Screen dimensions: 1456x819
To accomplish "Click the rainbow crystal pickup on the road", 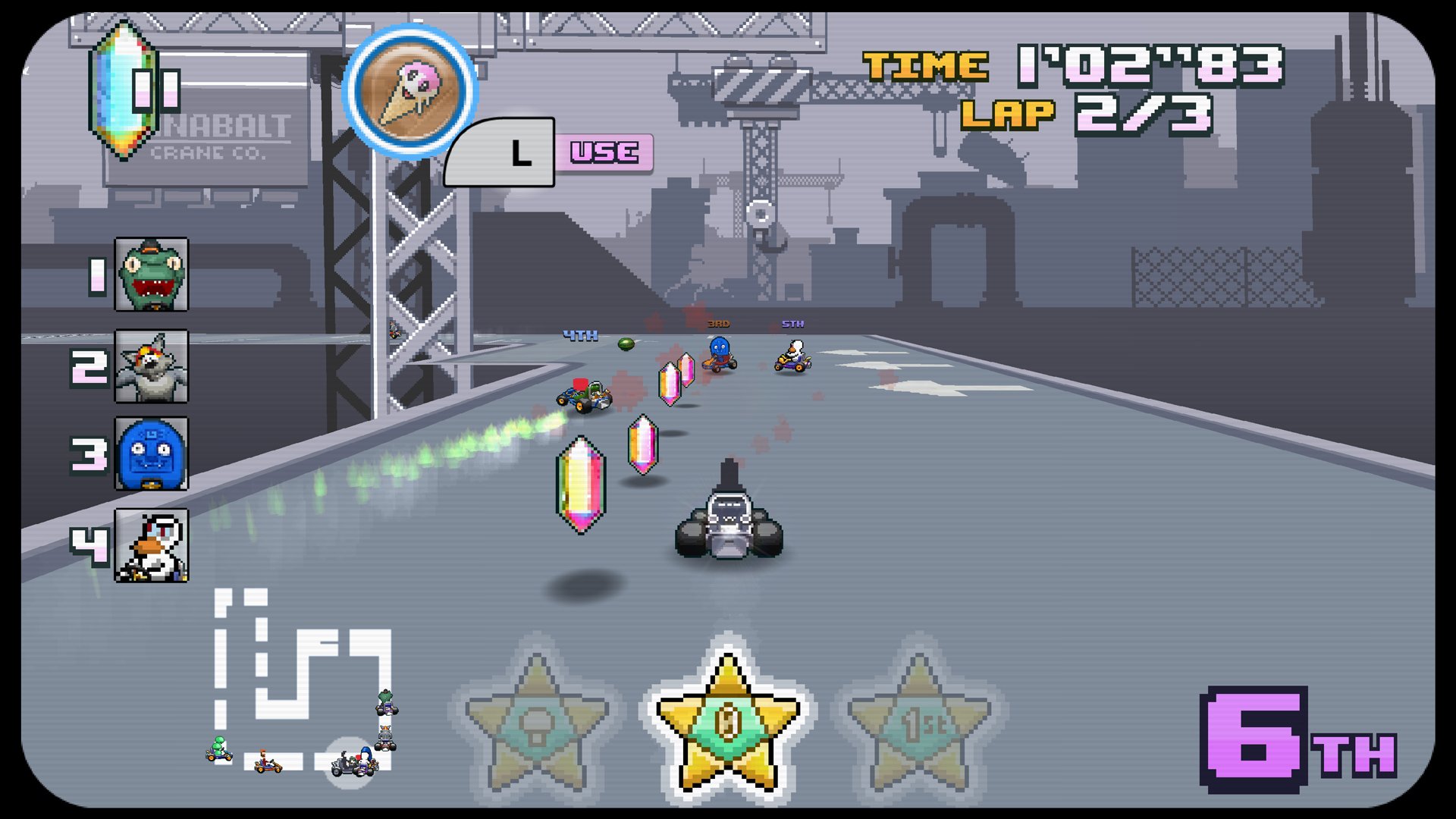I will [x=580, y=485].
